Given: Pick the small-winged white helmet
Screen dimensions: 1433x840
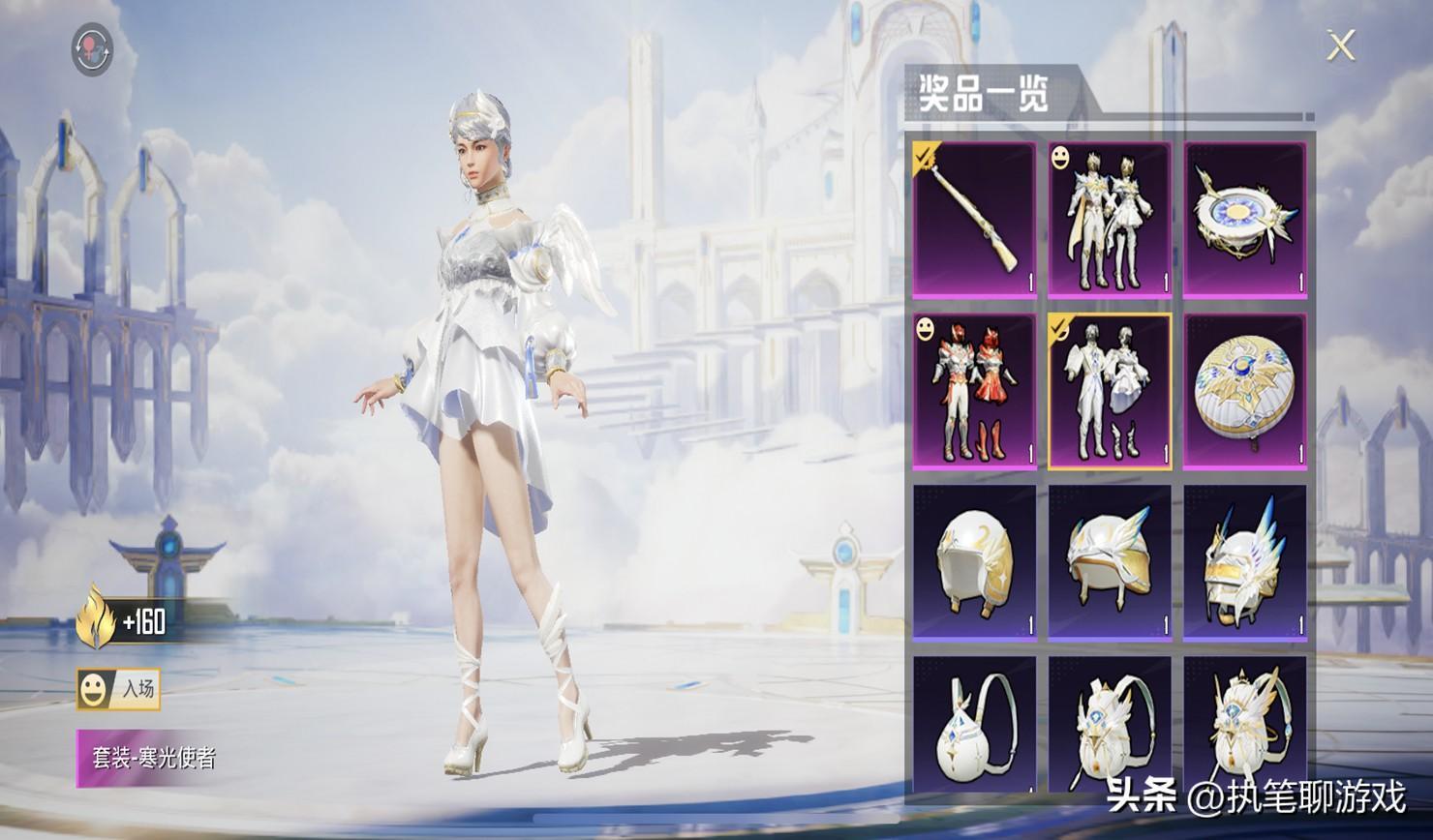Looking at the screenshot, I should (1110, 562).
